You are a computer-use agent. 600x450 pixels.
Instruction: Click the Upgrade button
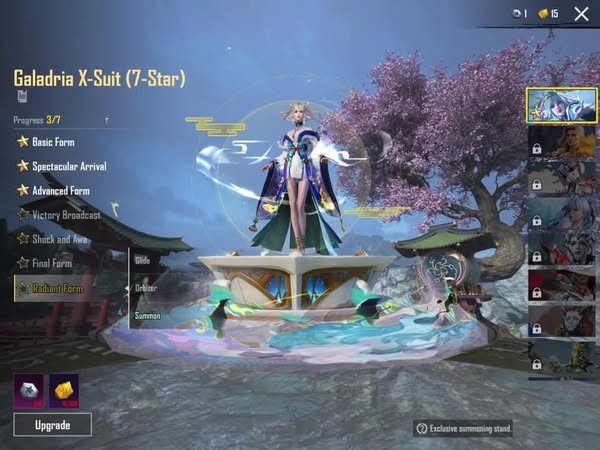pos(52,425)
